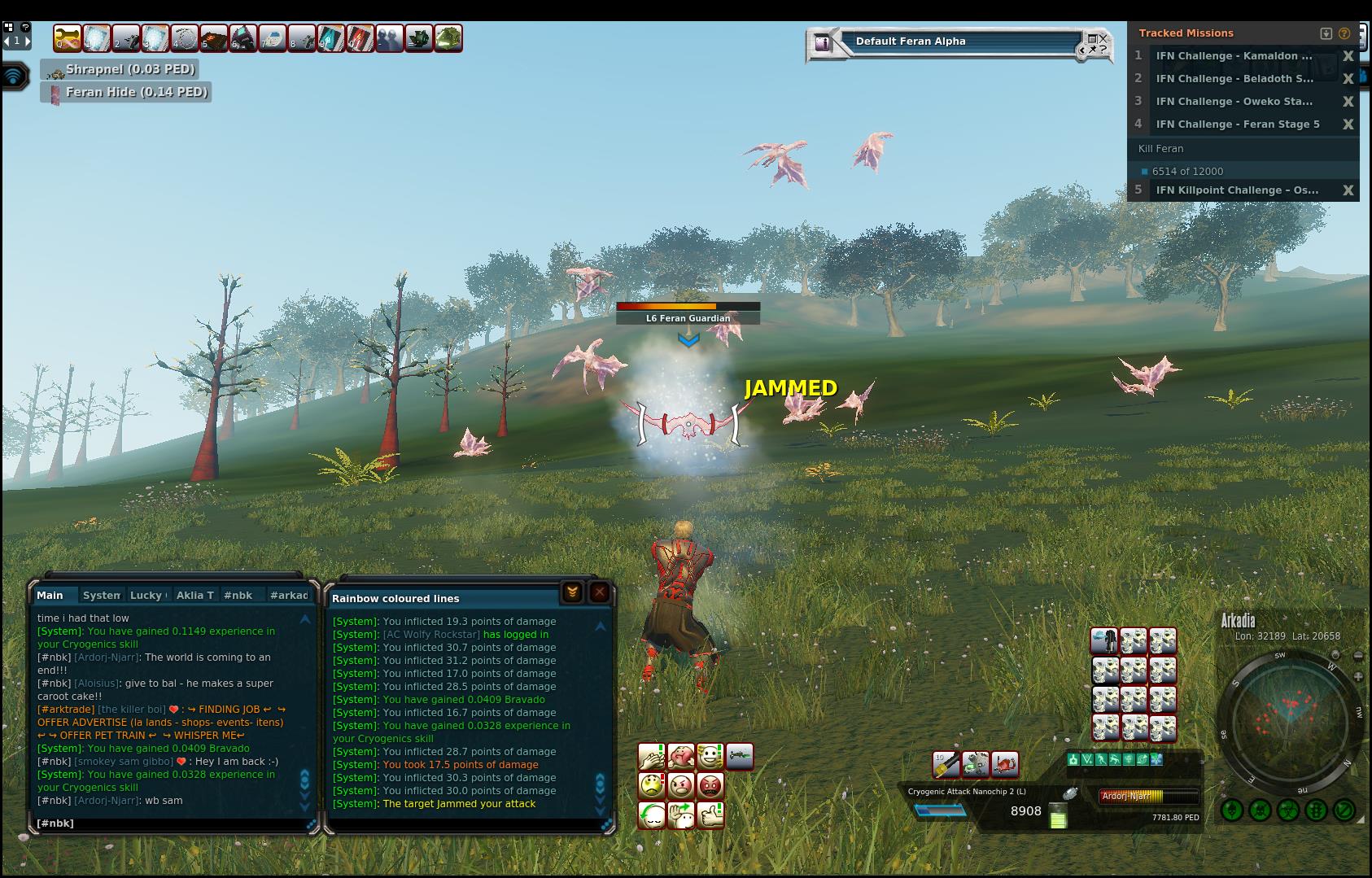Viewport: 1372px width, 878px height.
Task: Open the #nbk chat channel tab
Action: pyautogui.click(x=238, y=595)
